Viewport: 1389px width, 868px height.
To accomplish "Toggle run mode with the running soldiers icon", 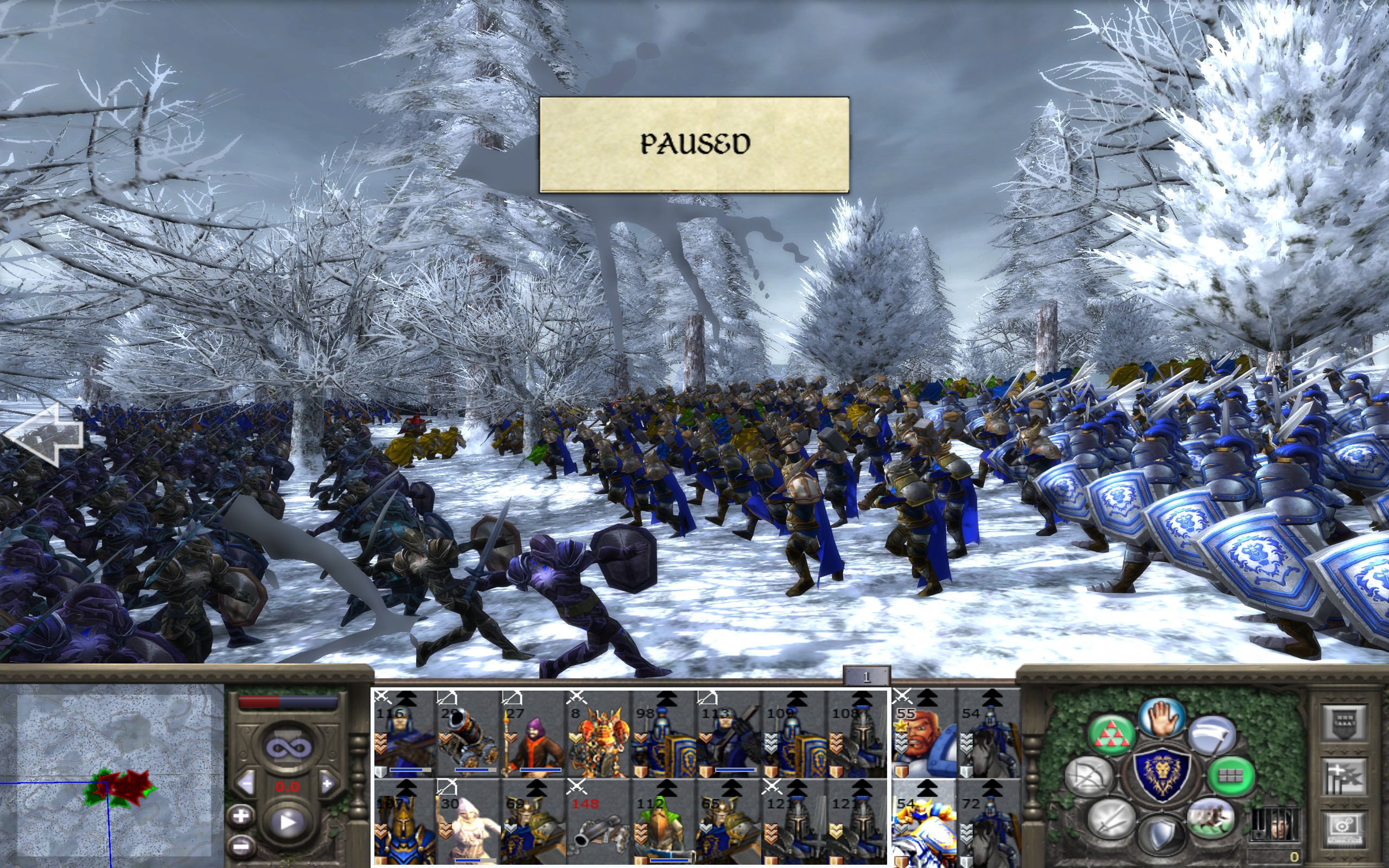I will click(x=1210, y=818).
